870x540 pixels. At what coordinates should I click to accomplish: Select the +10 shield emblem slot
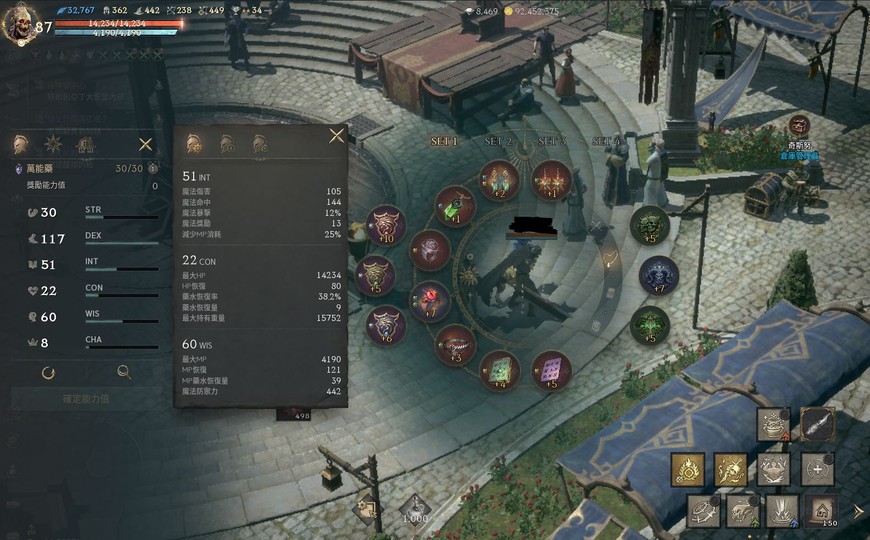pos(385,224)
